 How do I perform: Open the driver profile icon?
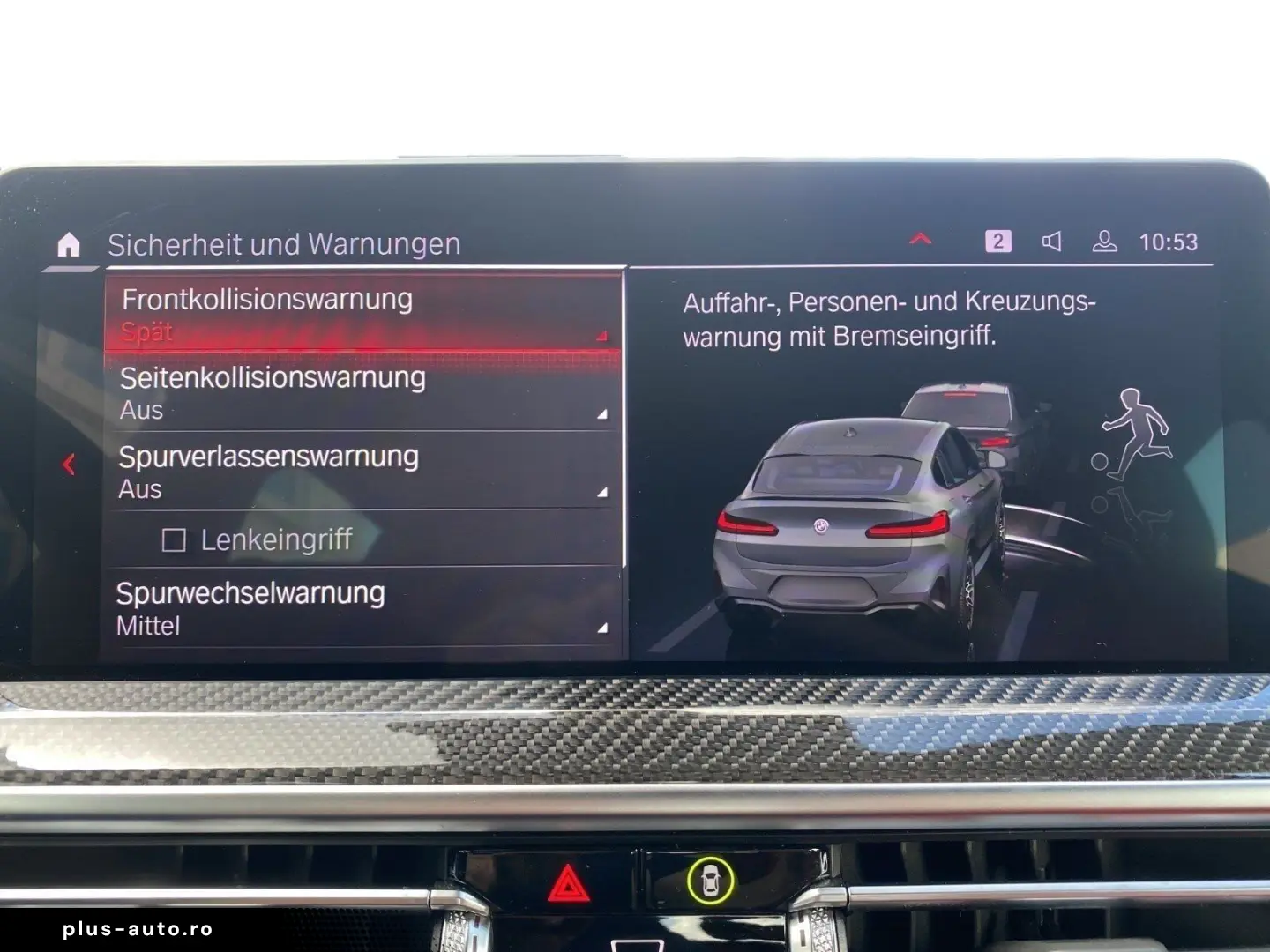coord(1105,242)
